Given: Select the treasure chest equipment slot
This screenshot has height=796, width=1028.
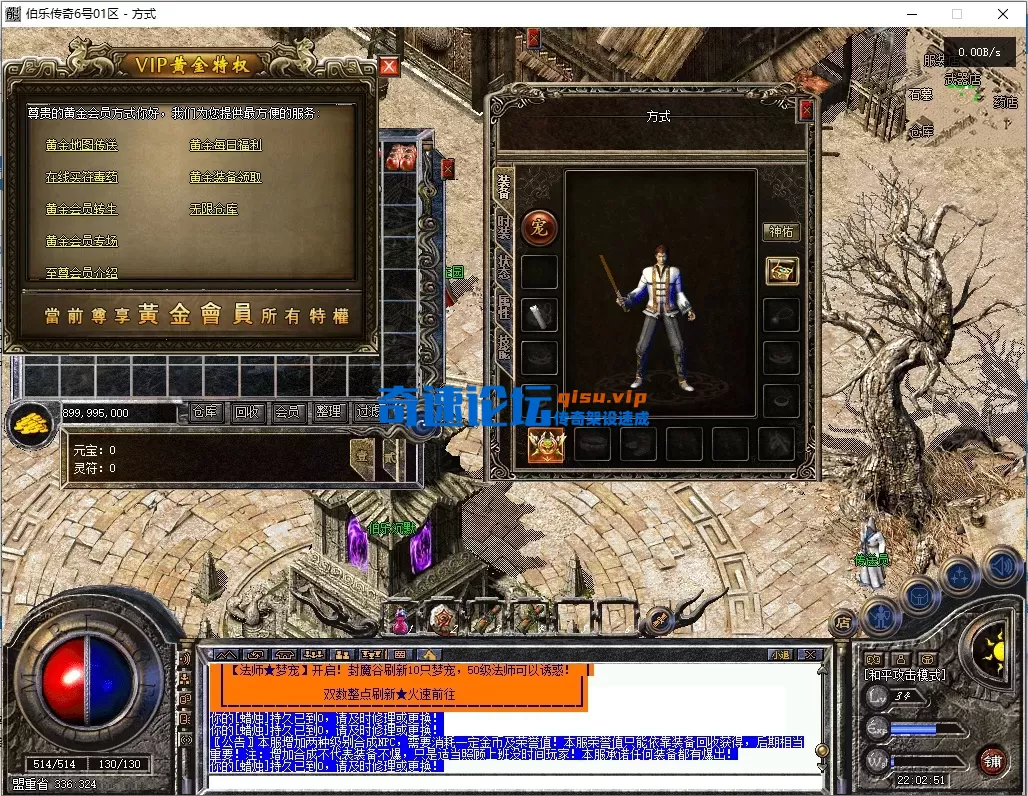Looking at the screenshot, I should tap(782, 270).
